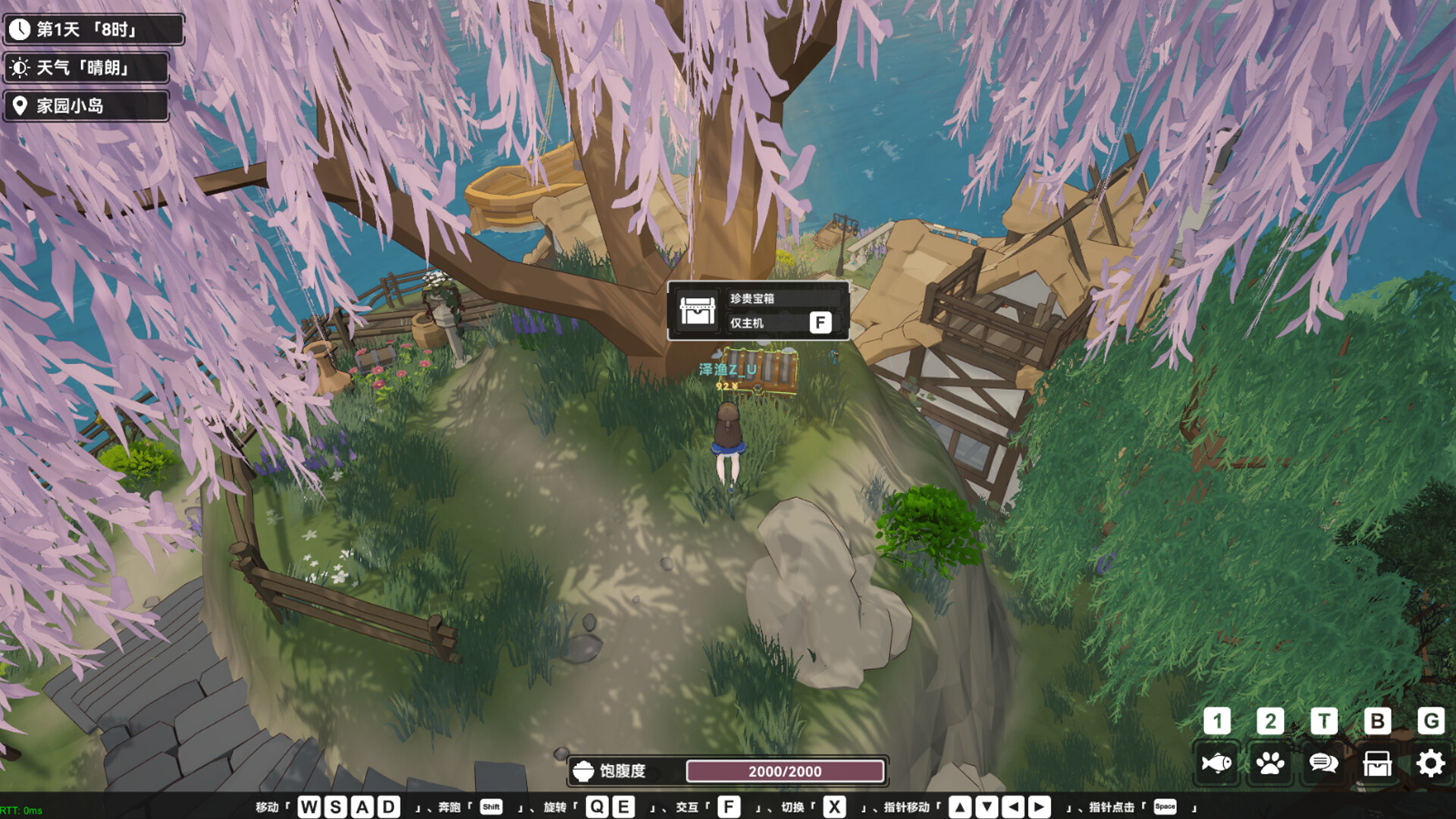
Task: Select hotbar slot 1
Action: click(x=1217, y=720)
